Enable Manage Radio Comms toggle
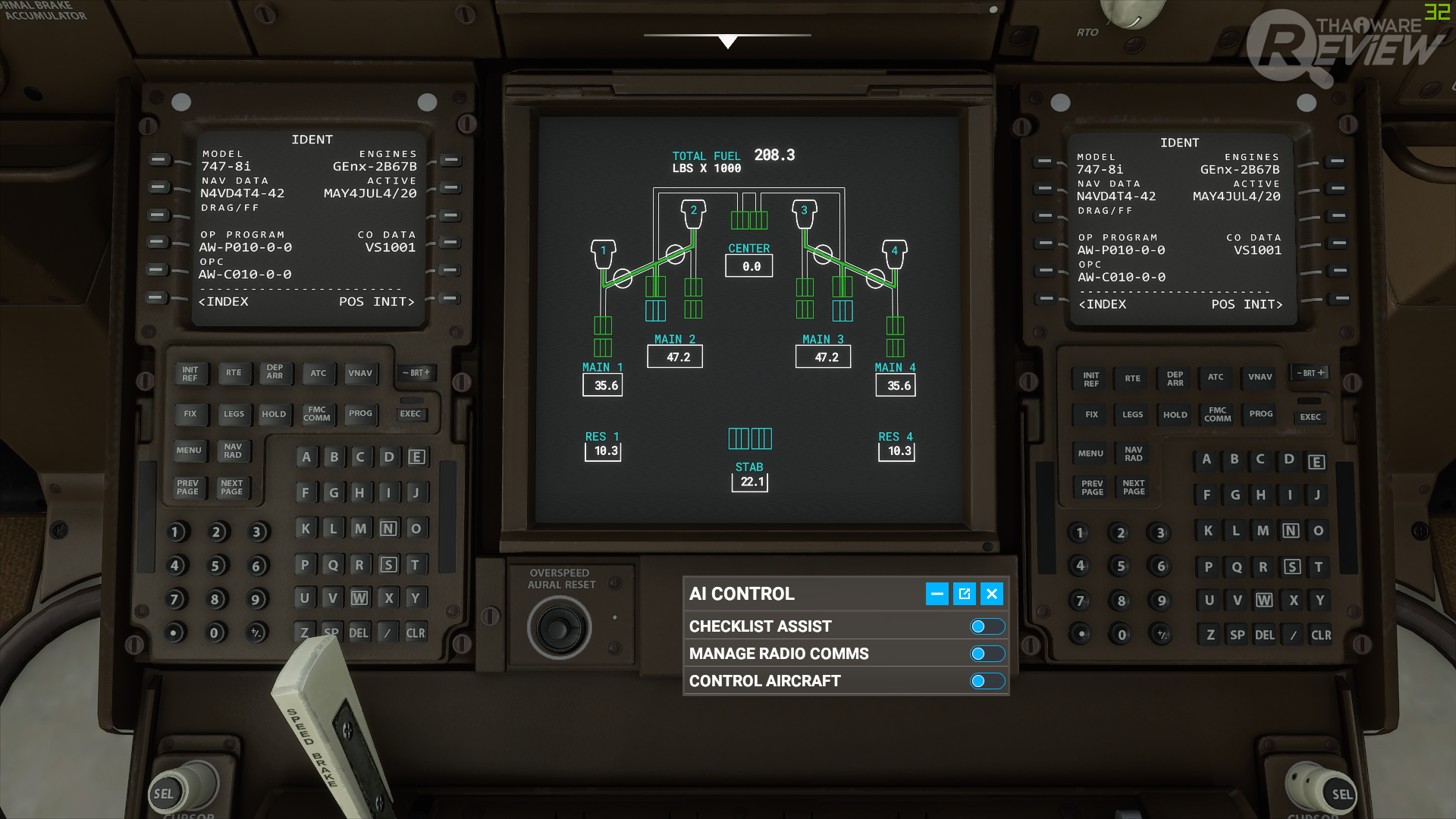This screenshot has width=1456, height=819. 987,654
